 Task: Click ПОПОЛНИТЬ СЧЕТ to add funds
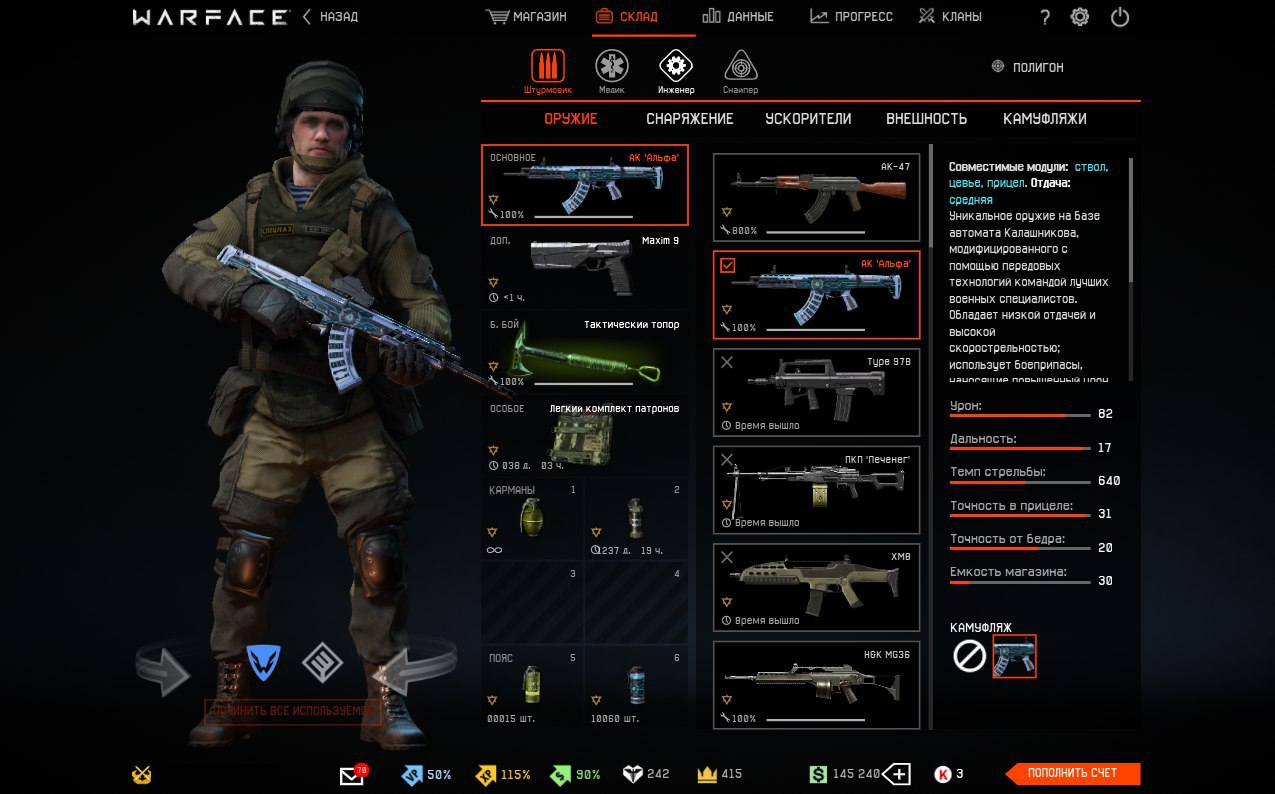1073,773
